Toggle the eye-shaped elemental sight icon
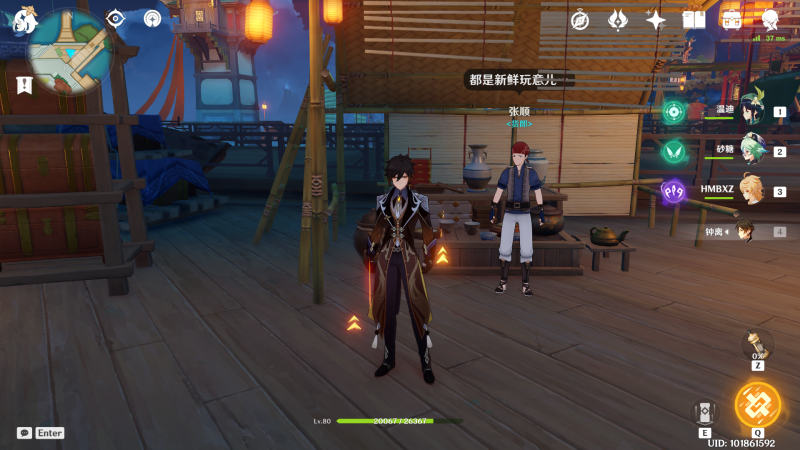This screenshot has width=800, height=450. point(116,18)
